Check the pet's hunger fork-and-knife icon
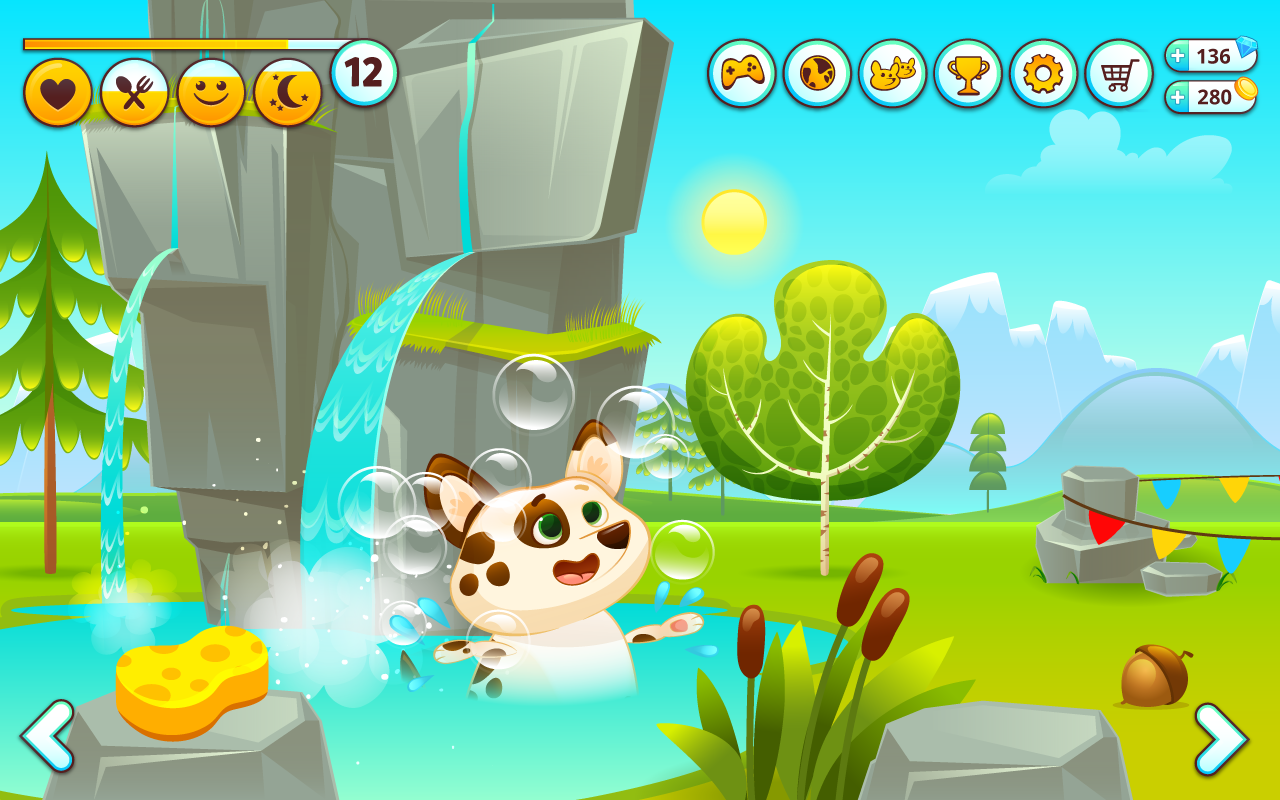This screenshot has width=1280, height=800. (132, 90)
